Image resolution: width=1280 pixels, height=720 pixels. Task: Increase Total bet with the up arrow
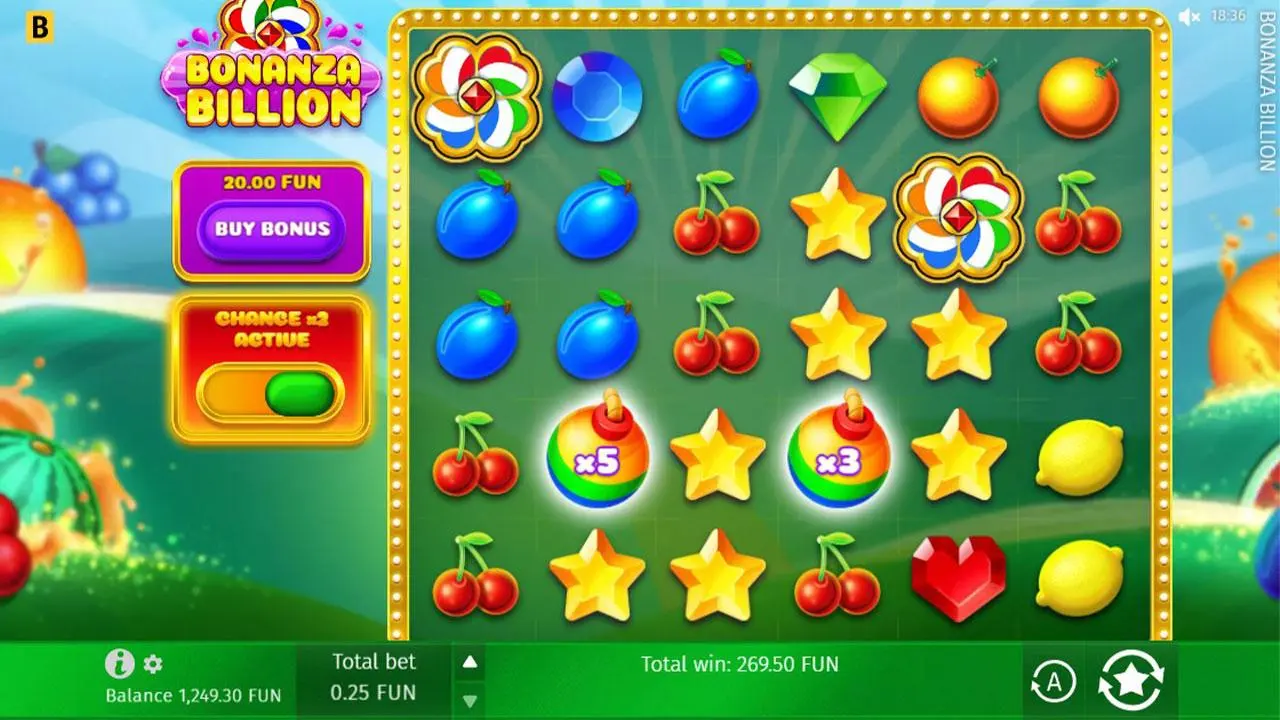470,661
